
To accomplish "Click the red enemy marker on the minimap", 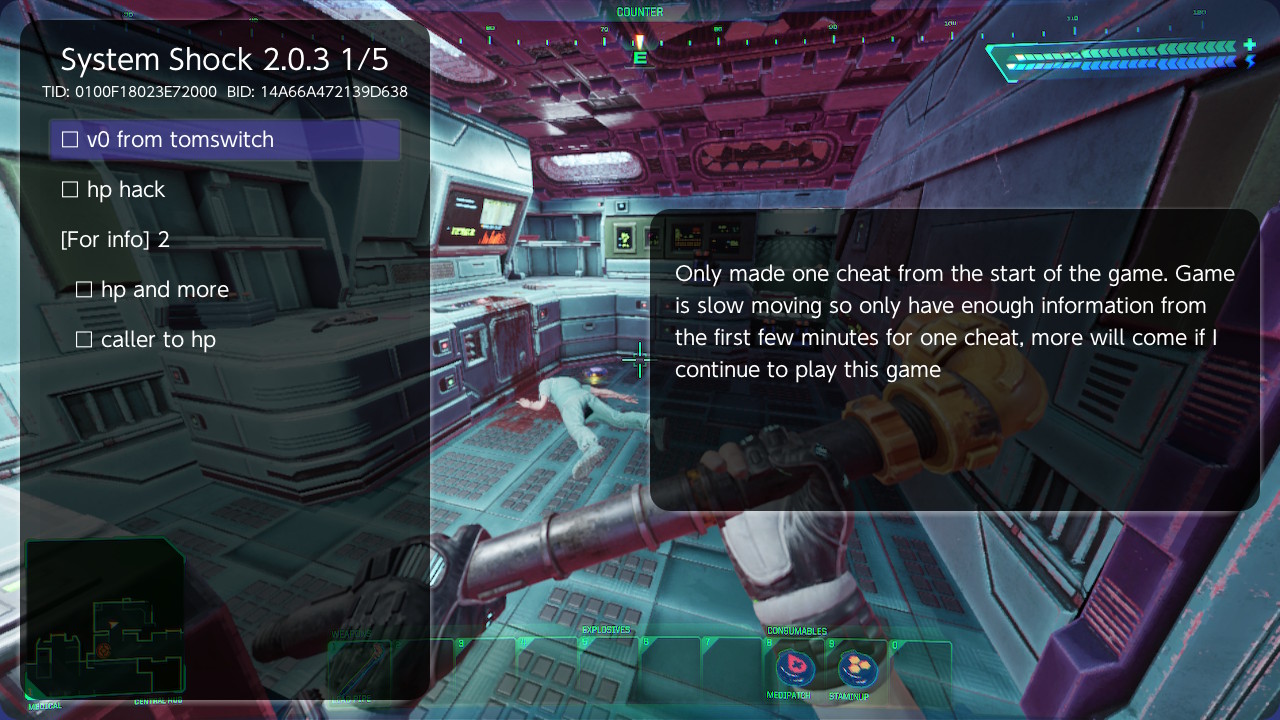I will tap(103, 651).
